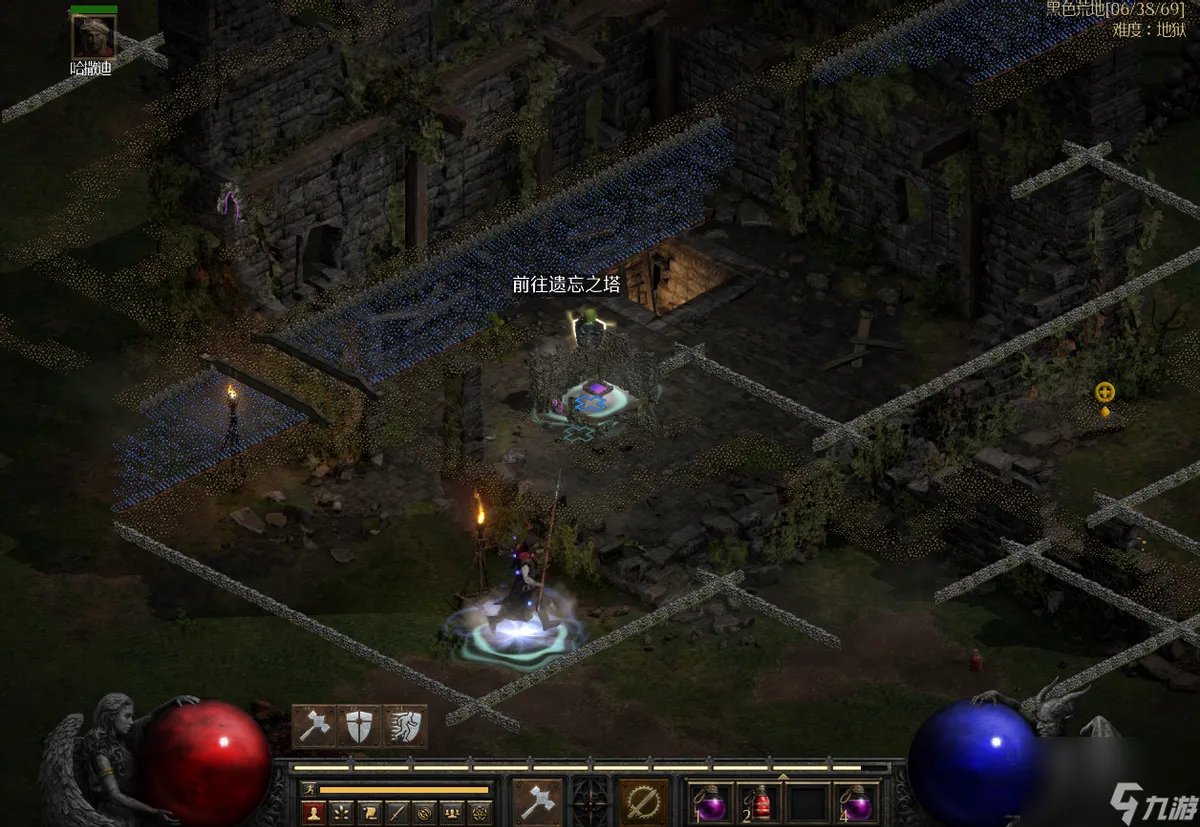Image resolution: width=1200 pixels, height=827 pixels.
Task: Open the quest log scroll button
Action: point(369,813)
